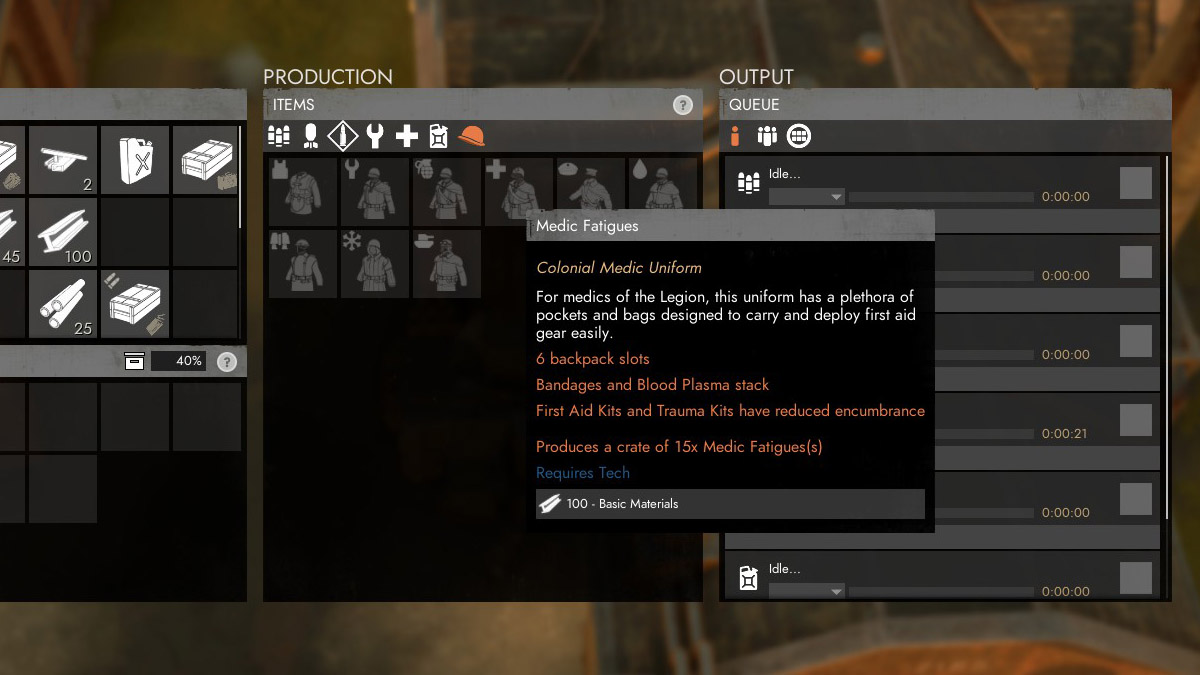The width and height of the screenshot is (1200, 675).
Task: Select the engineer wrench uniform
Action: (x=375, y=191)
